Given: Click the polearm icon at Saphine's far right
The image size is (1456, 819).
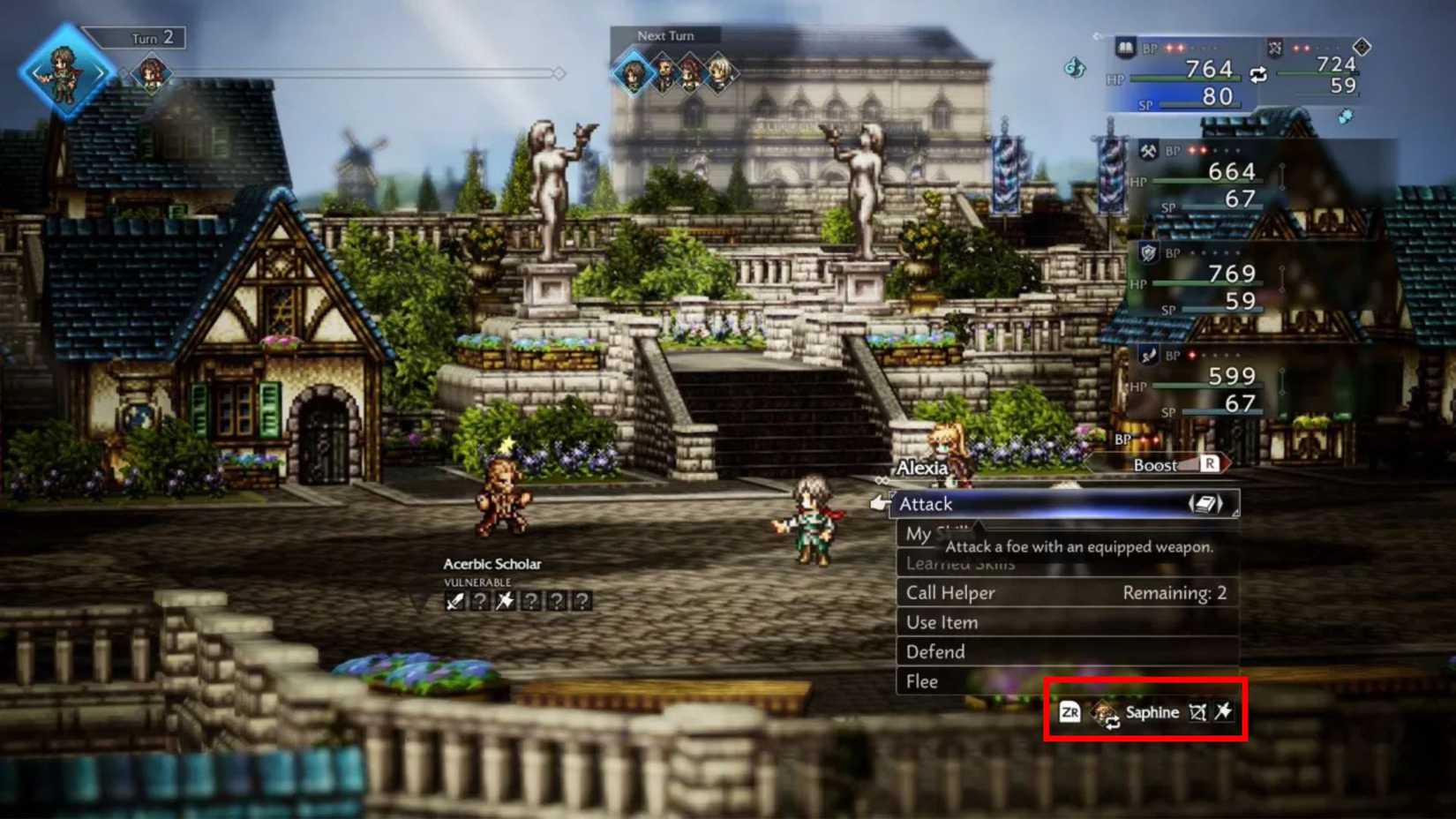Looking at the screenshot, I should coord(1225,712).
